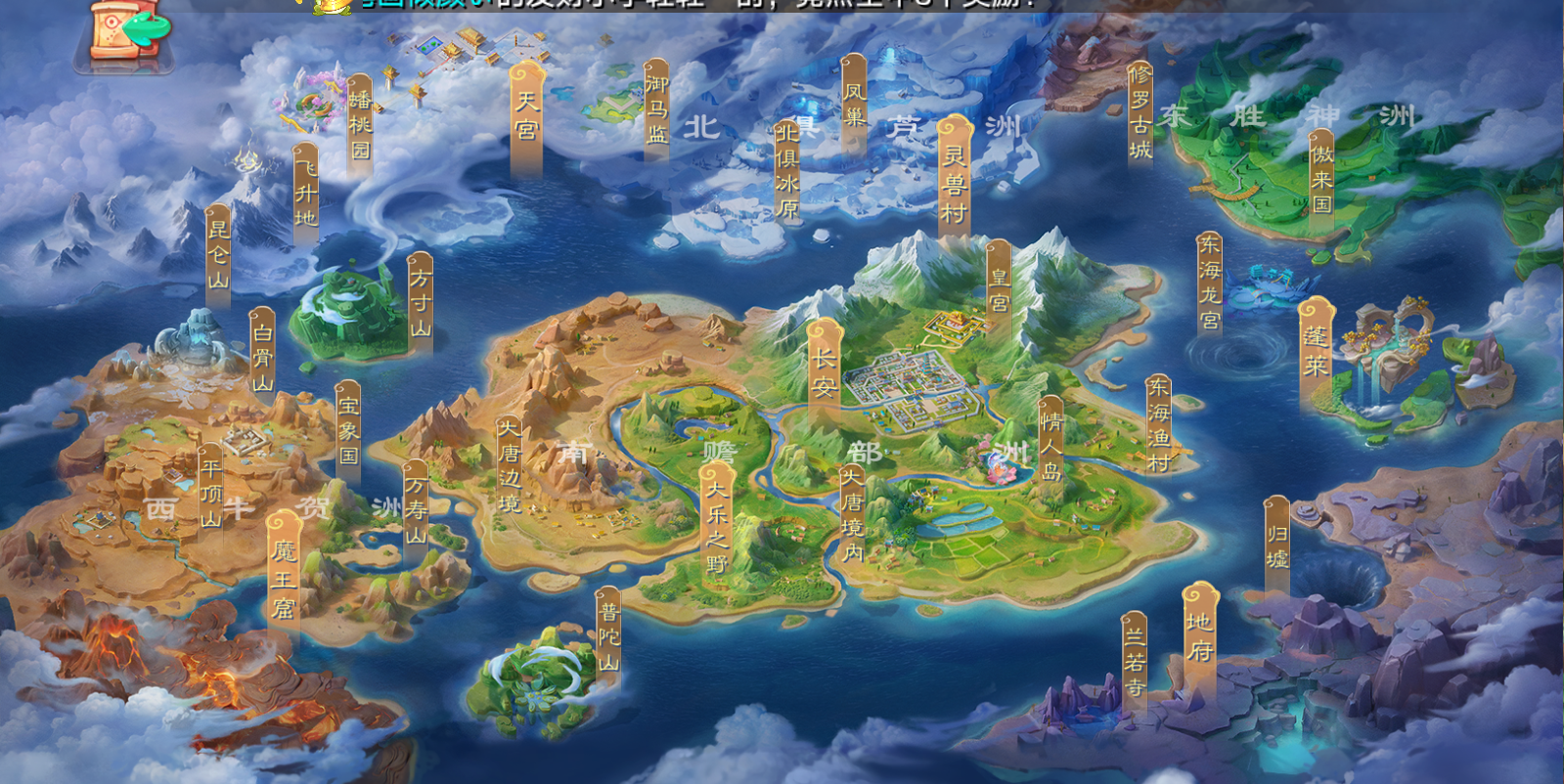1564x784 pixels.
Task: Select the 地府 location marker
Action: 1199,636
